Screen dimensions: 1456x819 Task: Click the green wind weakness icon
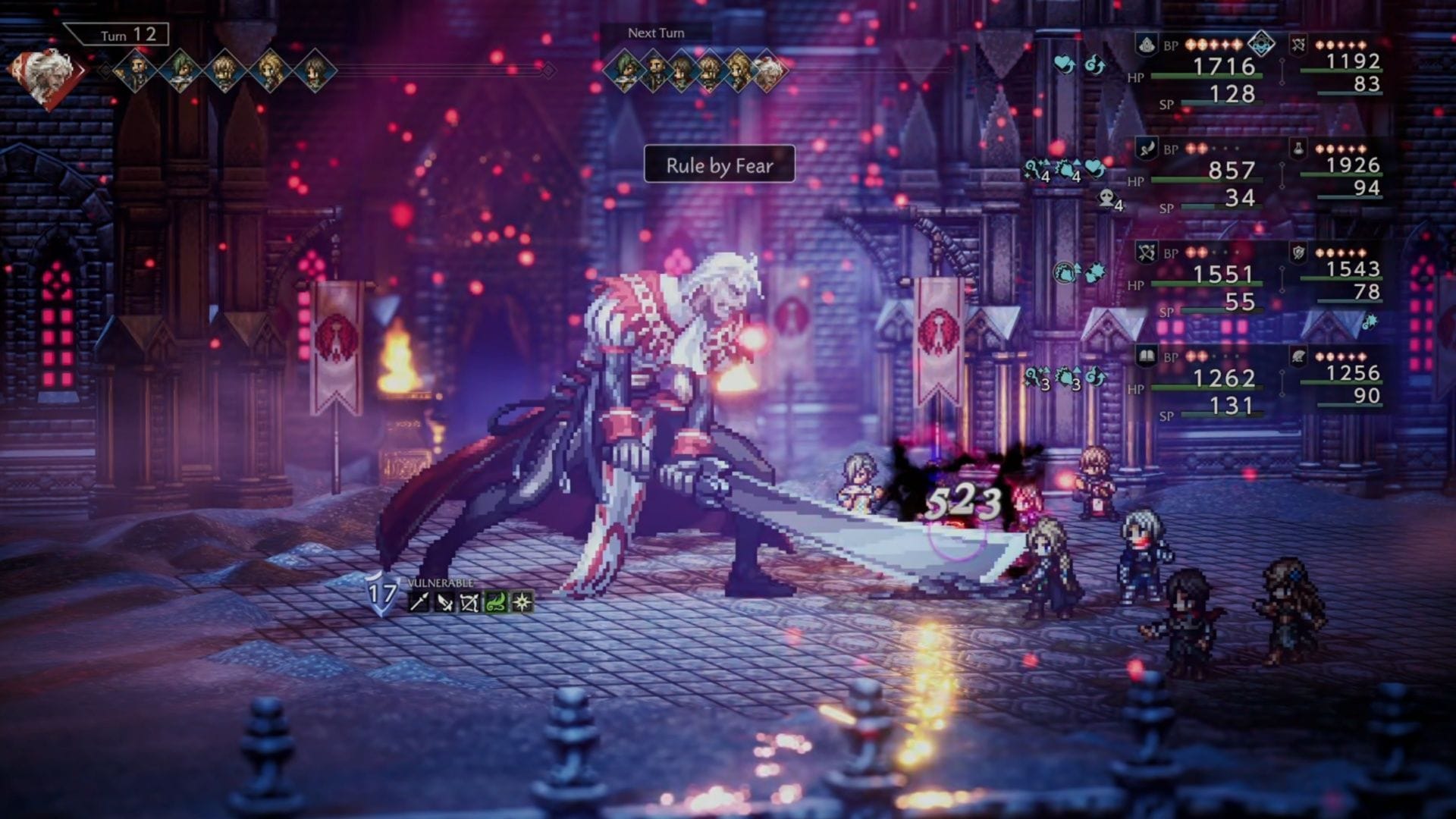[497, 602]
